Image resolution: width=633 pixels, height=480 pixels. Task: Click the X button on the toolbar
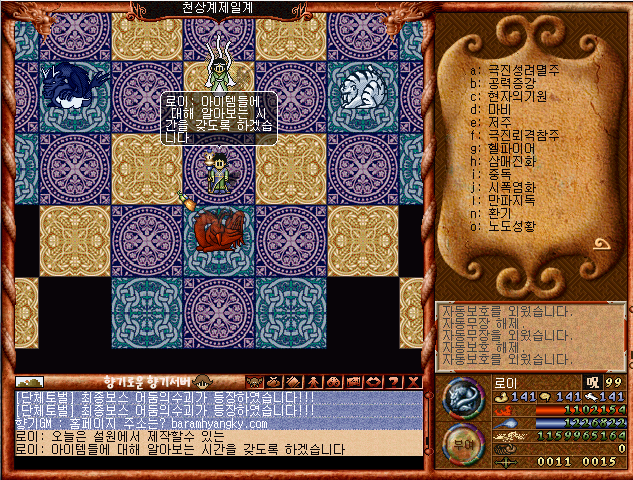[414, 382]
